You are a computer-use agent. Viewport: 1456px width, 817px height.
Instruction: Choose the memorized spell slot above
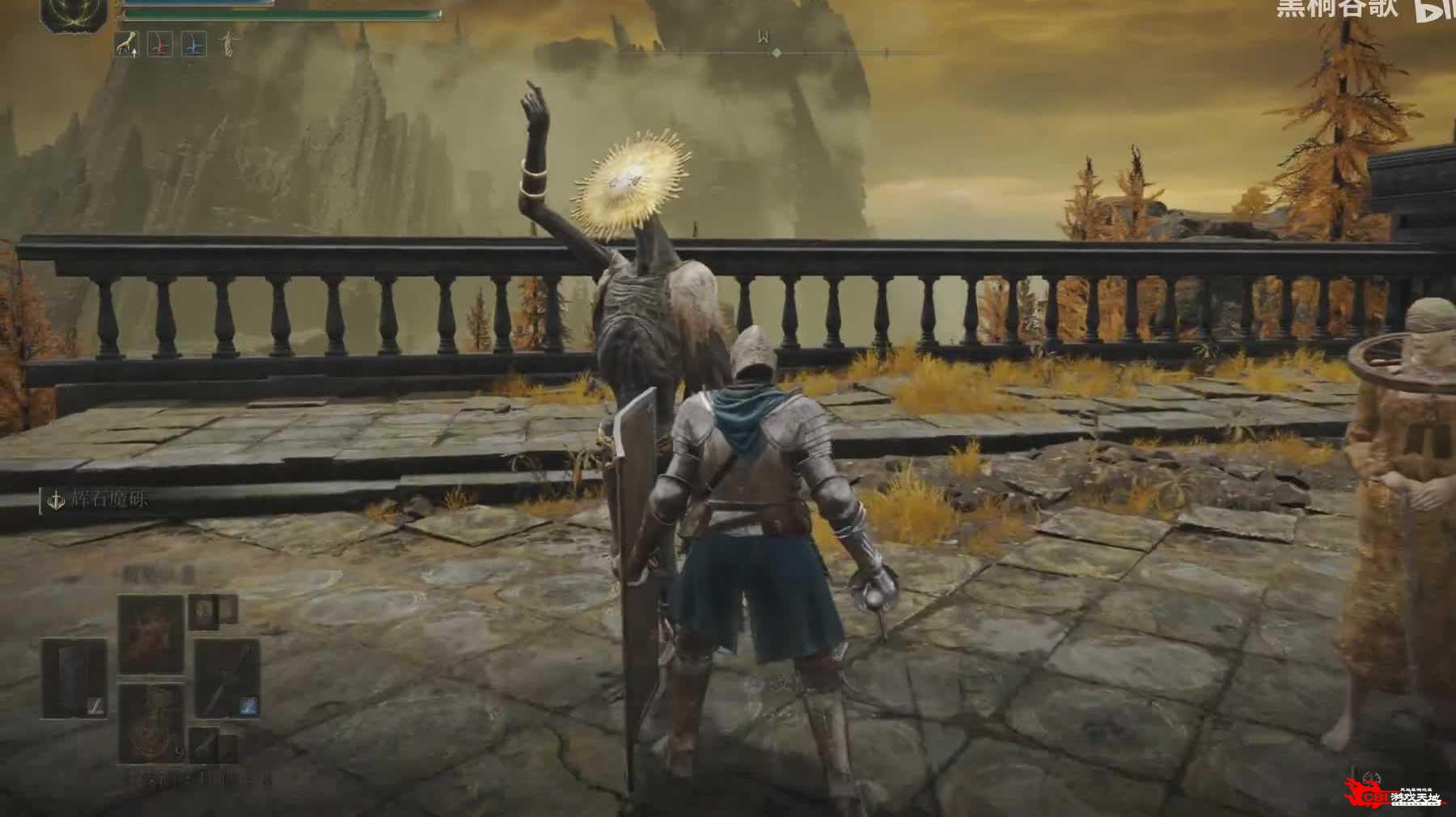(x=151, y=635)
